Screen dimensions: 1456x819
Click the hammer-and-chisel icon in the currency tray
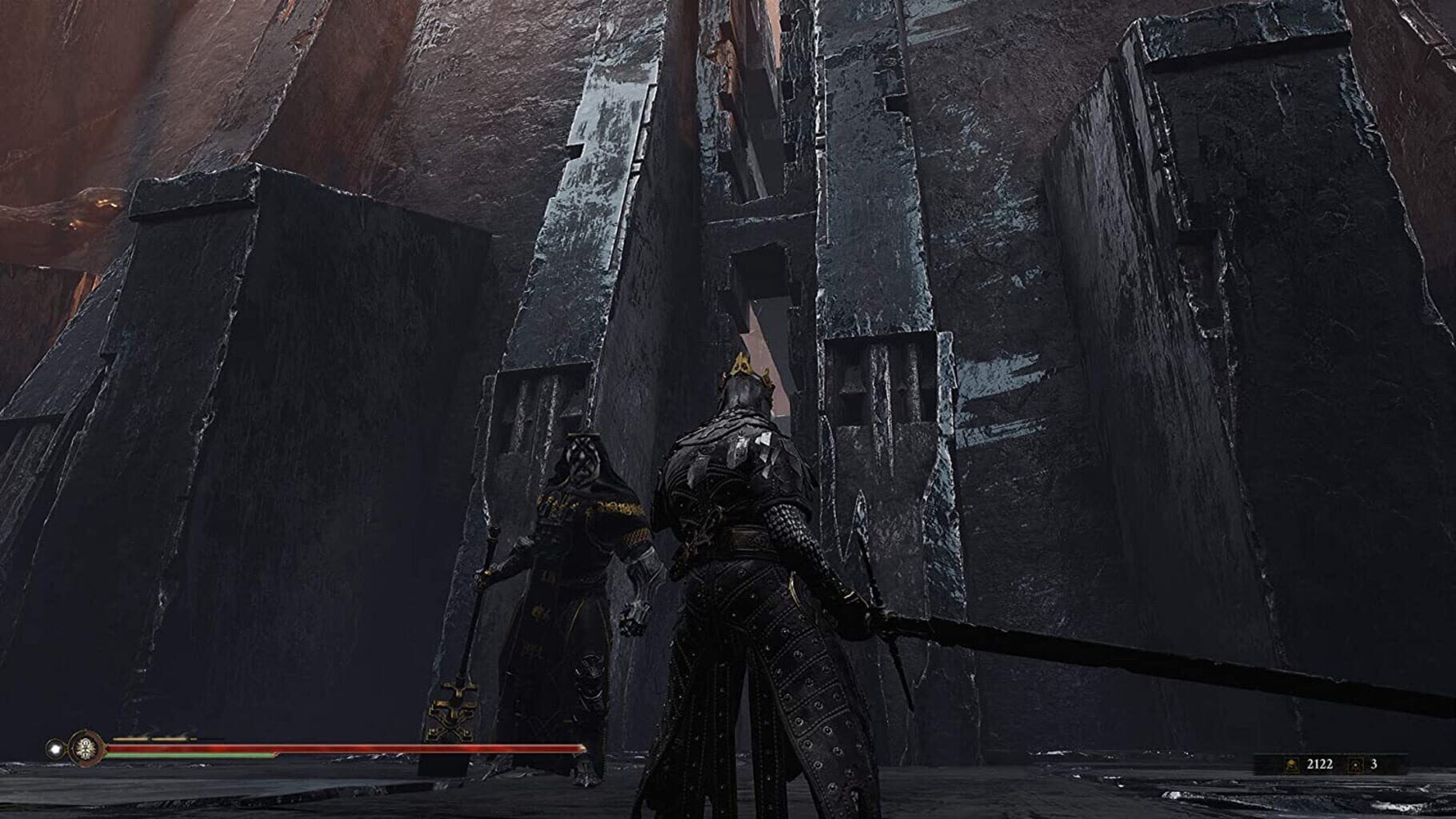click(1293, 765)
